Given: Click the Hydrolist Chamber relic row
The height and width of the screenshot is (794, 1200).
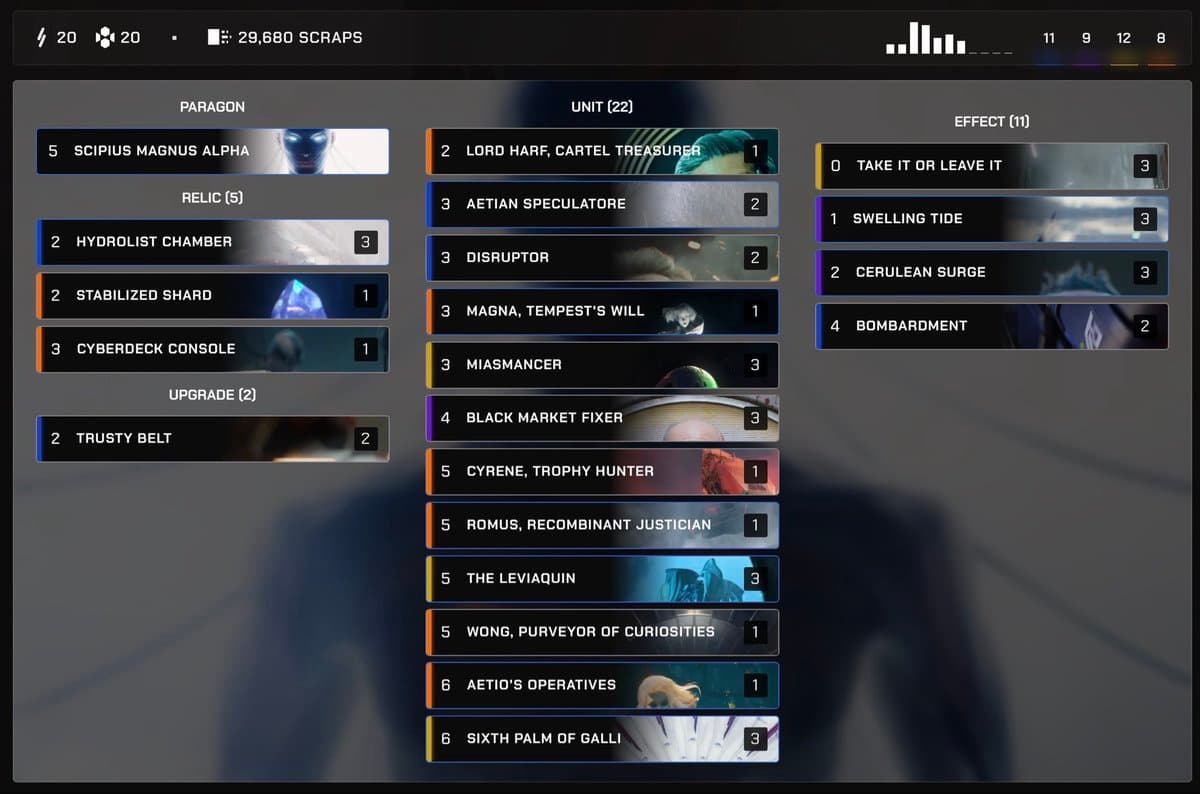Looking at the screenshot, I should [x=212, y=242].
